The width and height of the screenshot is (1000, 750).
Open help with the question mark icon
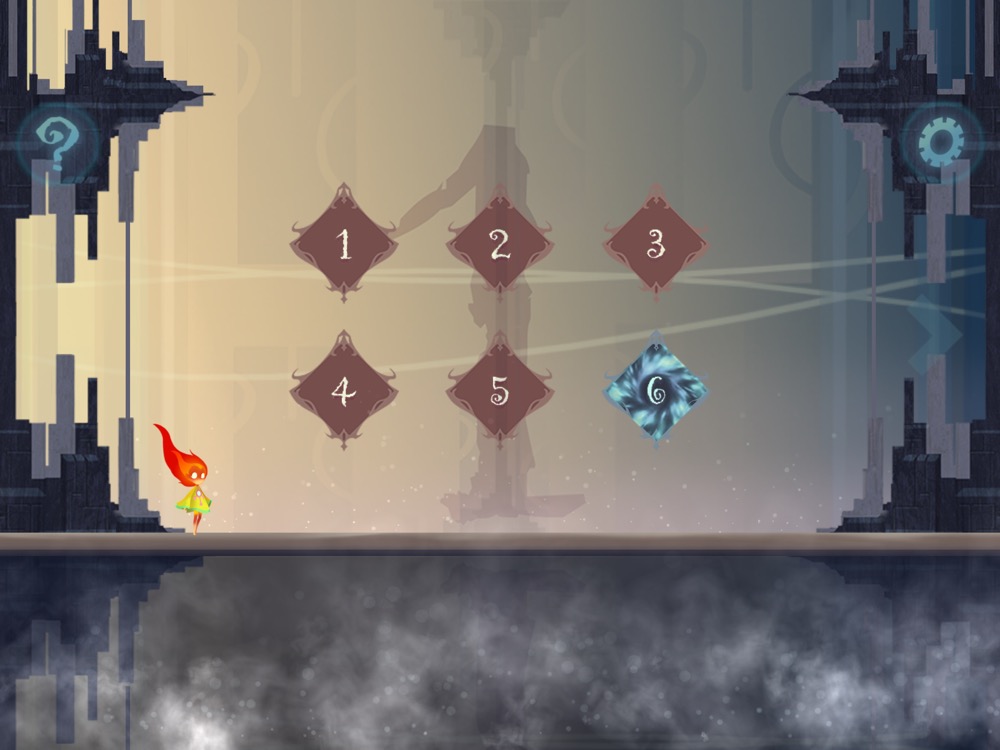click(57, 144)
